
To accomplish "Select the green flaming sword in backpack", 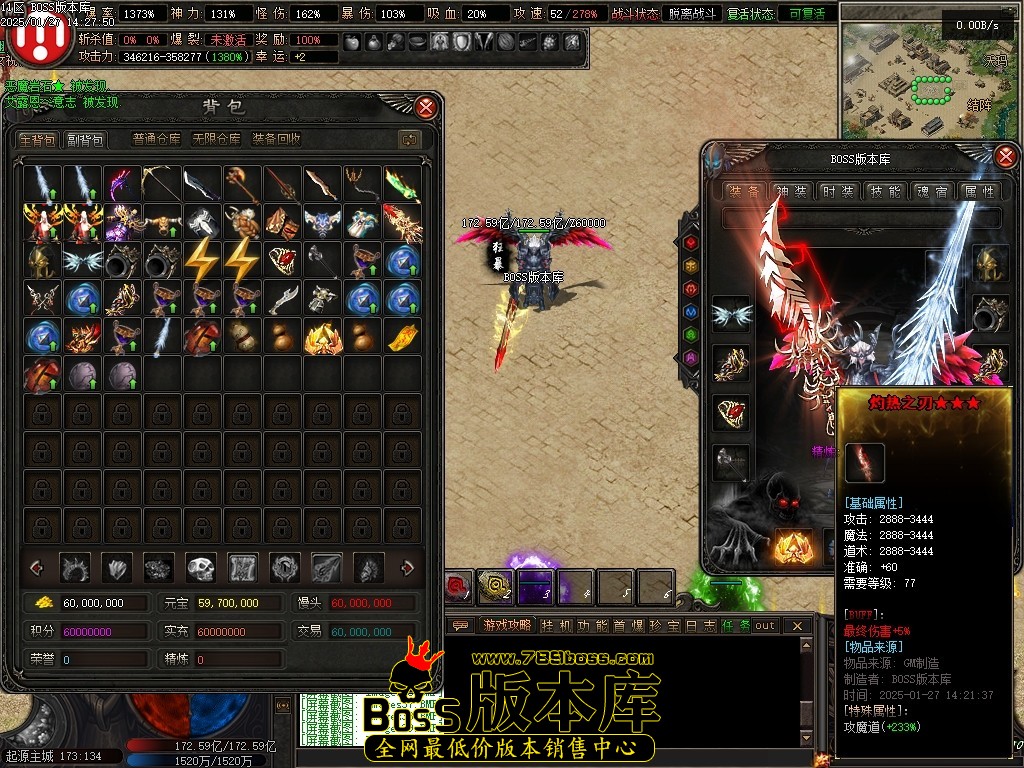I will click(x=402, y=184).
